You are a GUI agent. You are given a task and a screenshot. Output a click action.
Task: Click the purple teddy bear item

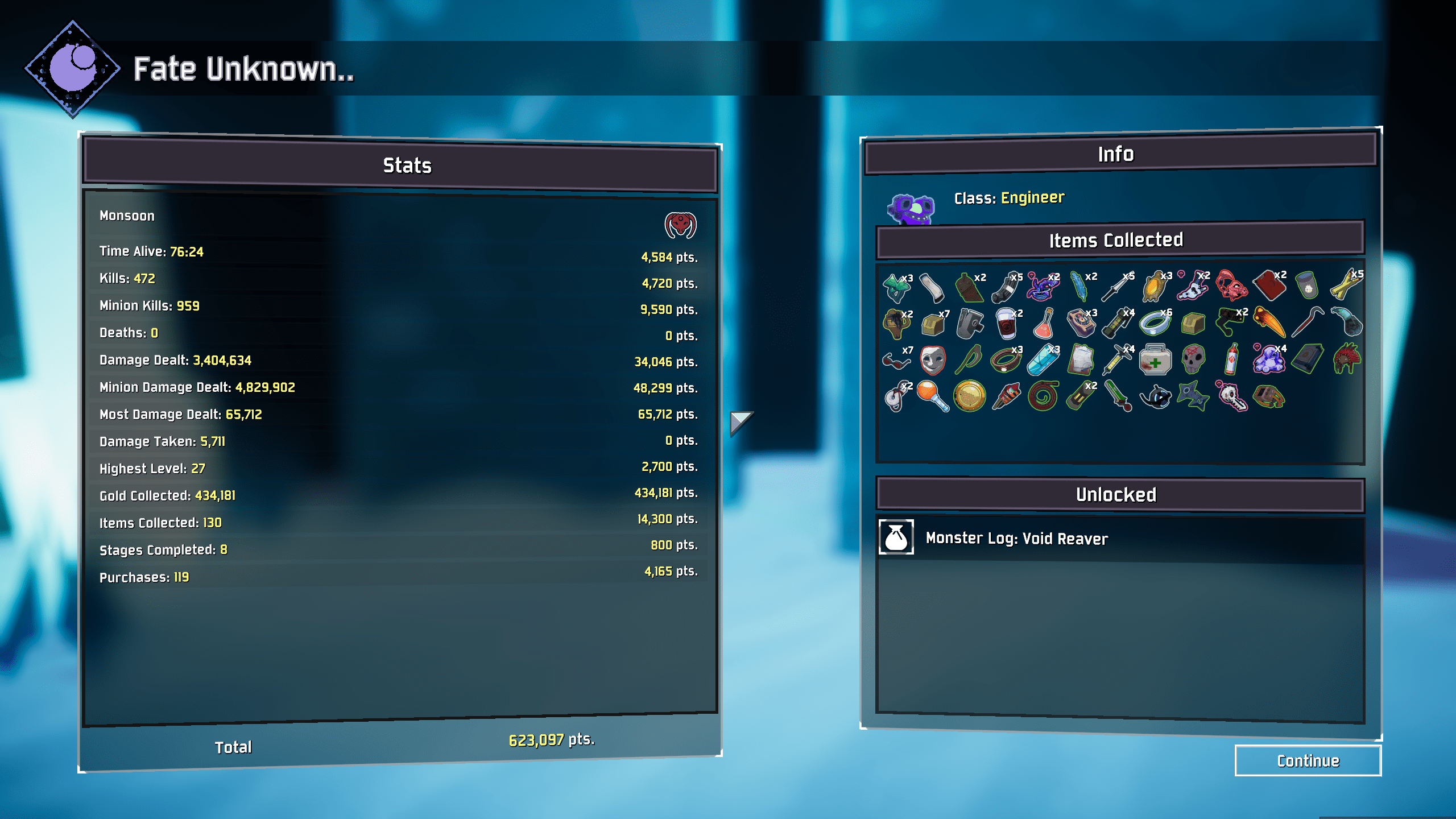pyautogui.click(x=1268, y=360)
